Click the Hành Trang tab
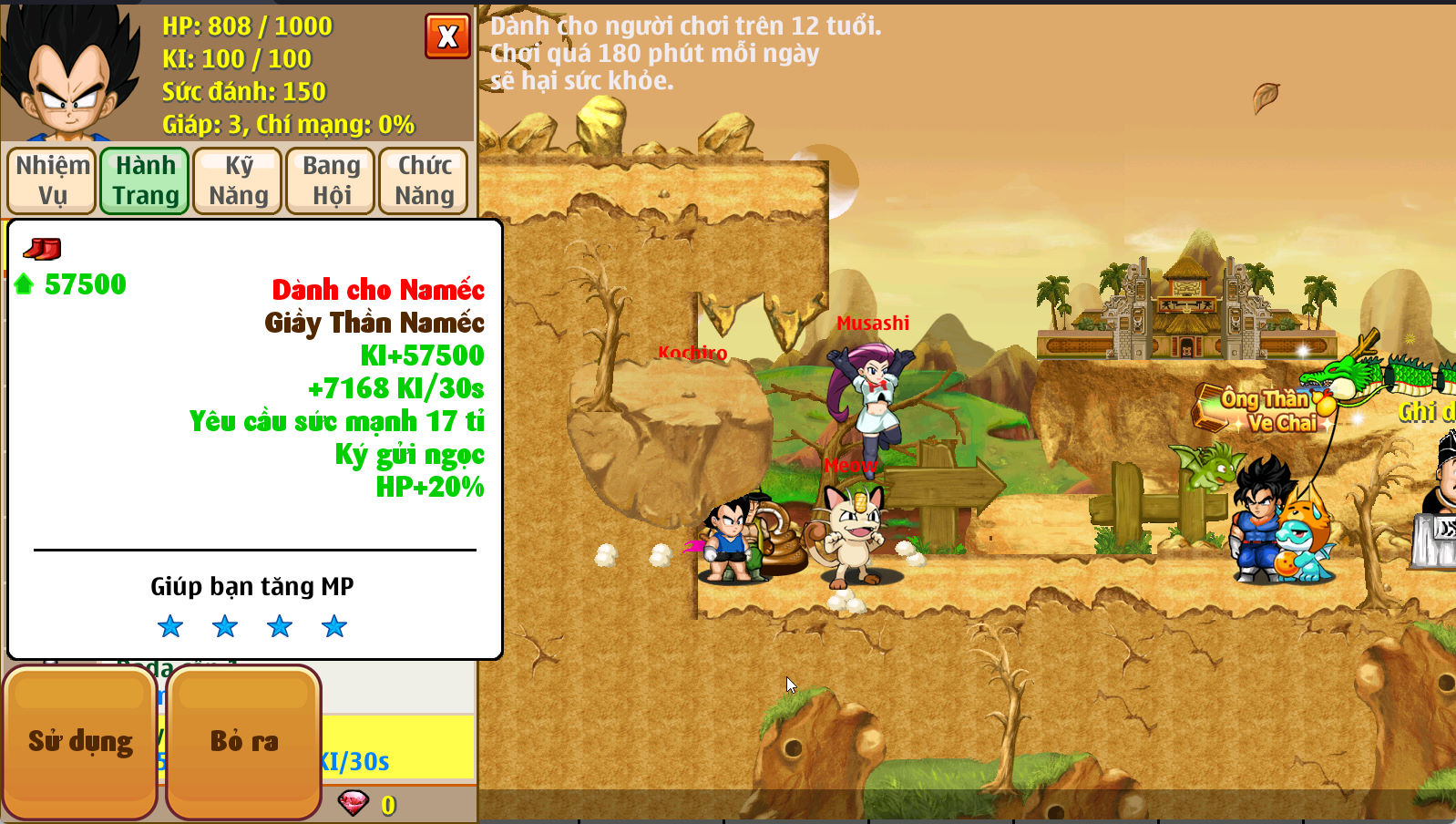Viewport: 1456px width, 824px height. coord(143,180)
